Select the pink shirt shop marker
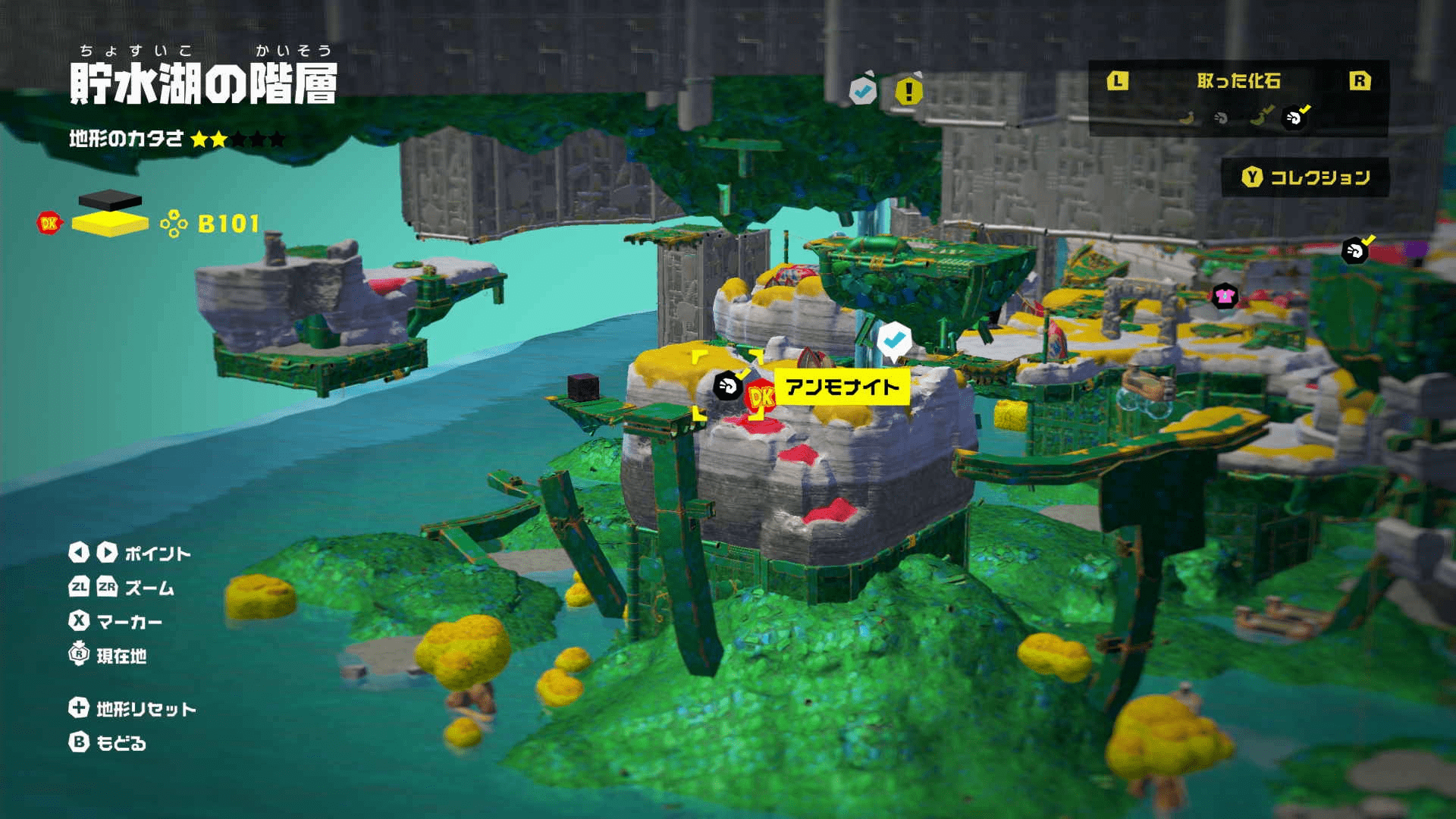Screen dimensions: 1456x819 coord(1225,297)
